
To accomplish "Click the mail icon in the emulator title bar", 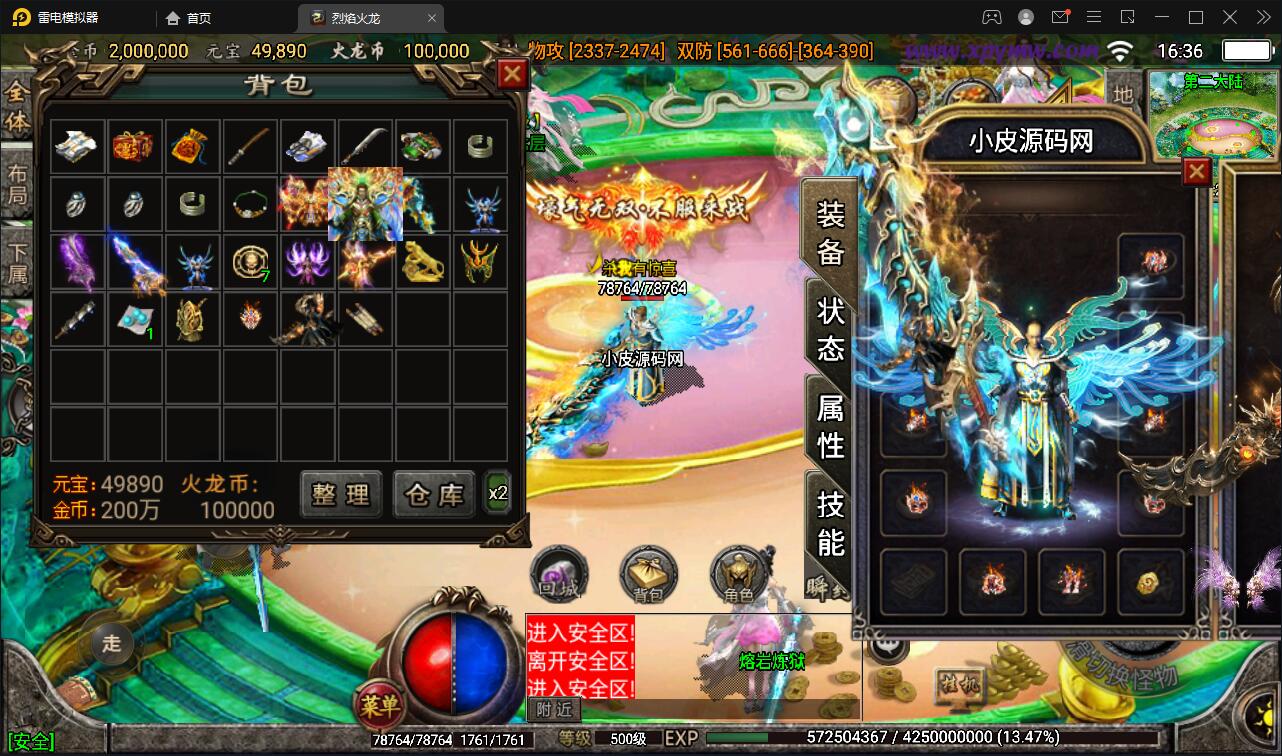I will click(1061, 16).
